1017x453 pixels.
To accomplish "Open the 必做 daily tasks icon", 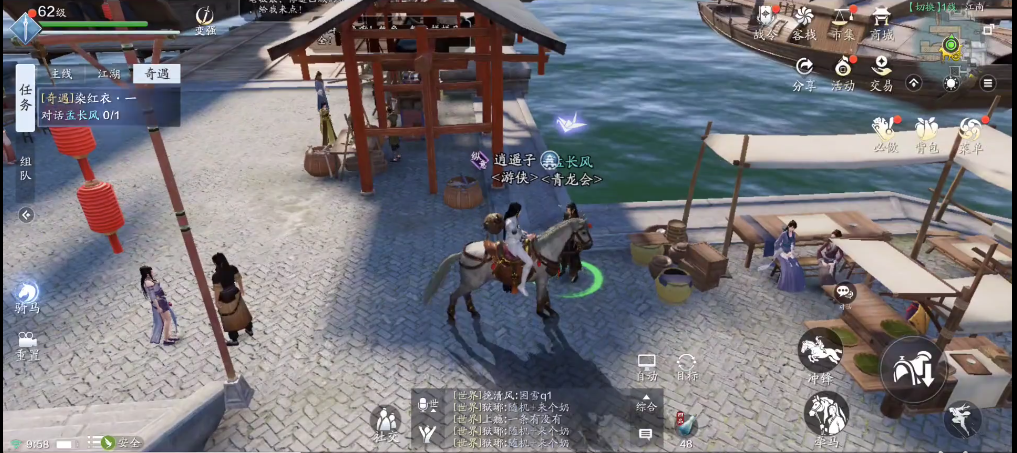I will (x=885, y=134).
